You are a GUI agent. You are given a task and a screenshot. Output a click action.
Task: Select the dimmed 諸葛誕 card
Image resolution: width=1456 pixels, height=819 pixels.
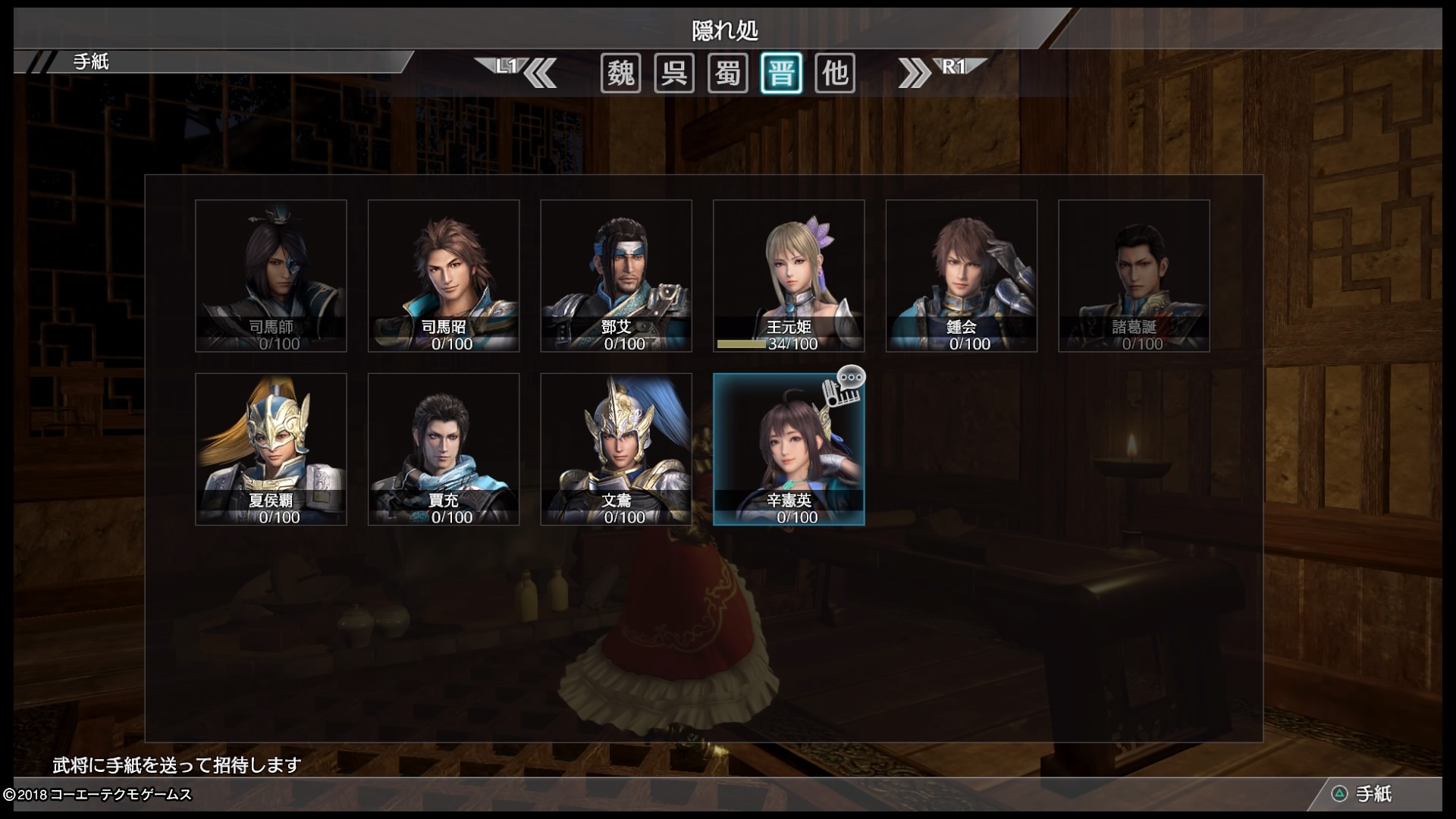click(1134, 276)
